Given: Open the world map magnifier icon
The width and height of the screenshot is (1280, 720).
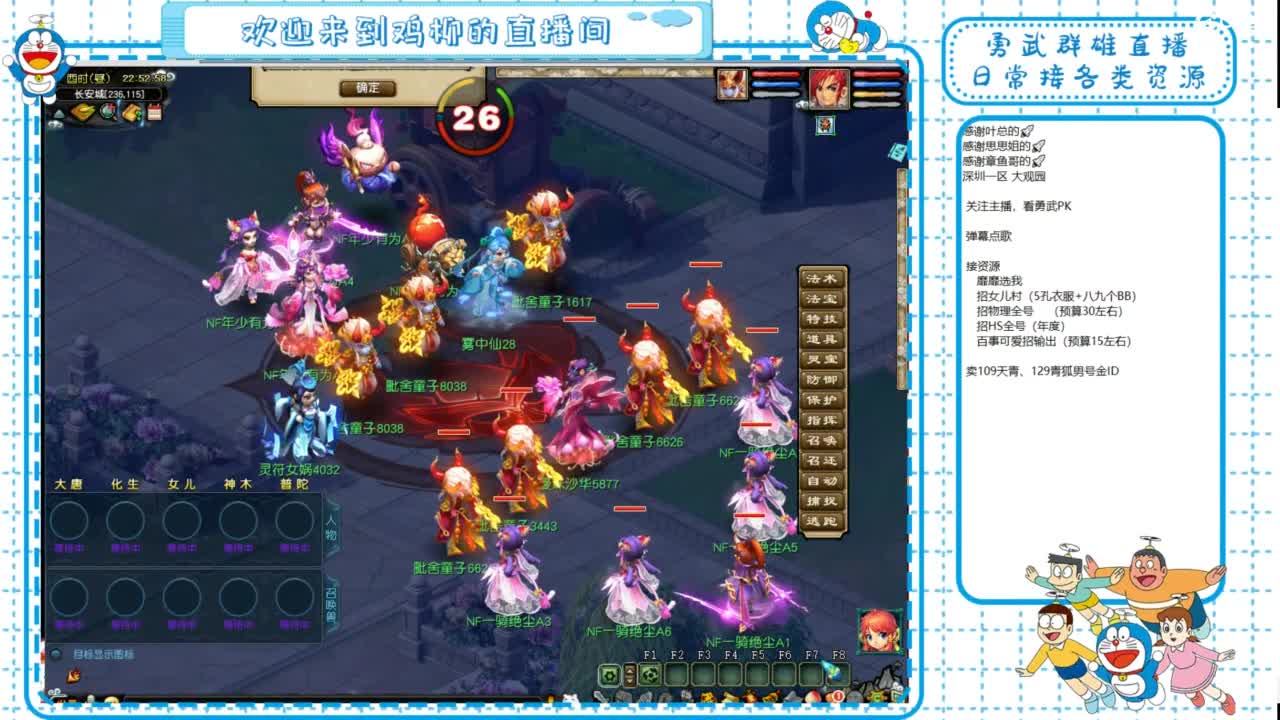Looking at the screenshot, I should pos(107,112).
